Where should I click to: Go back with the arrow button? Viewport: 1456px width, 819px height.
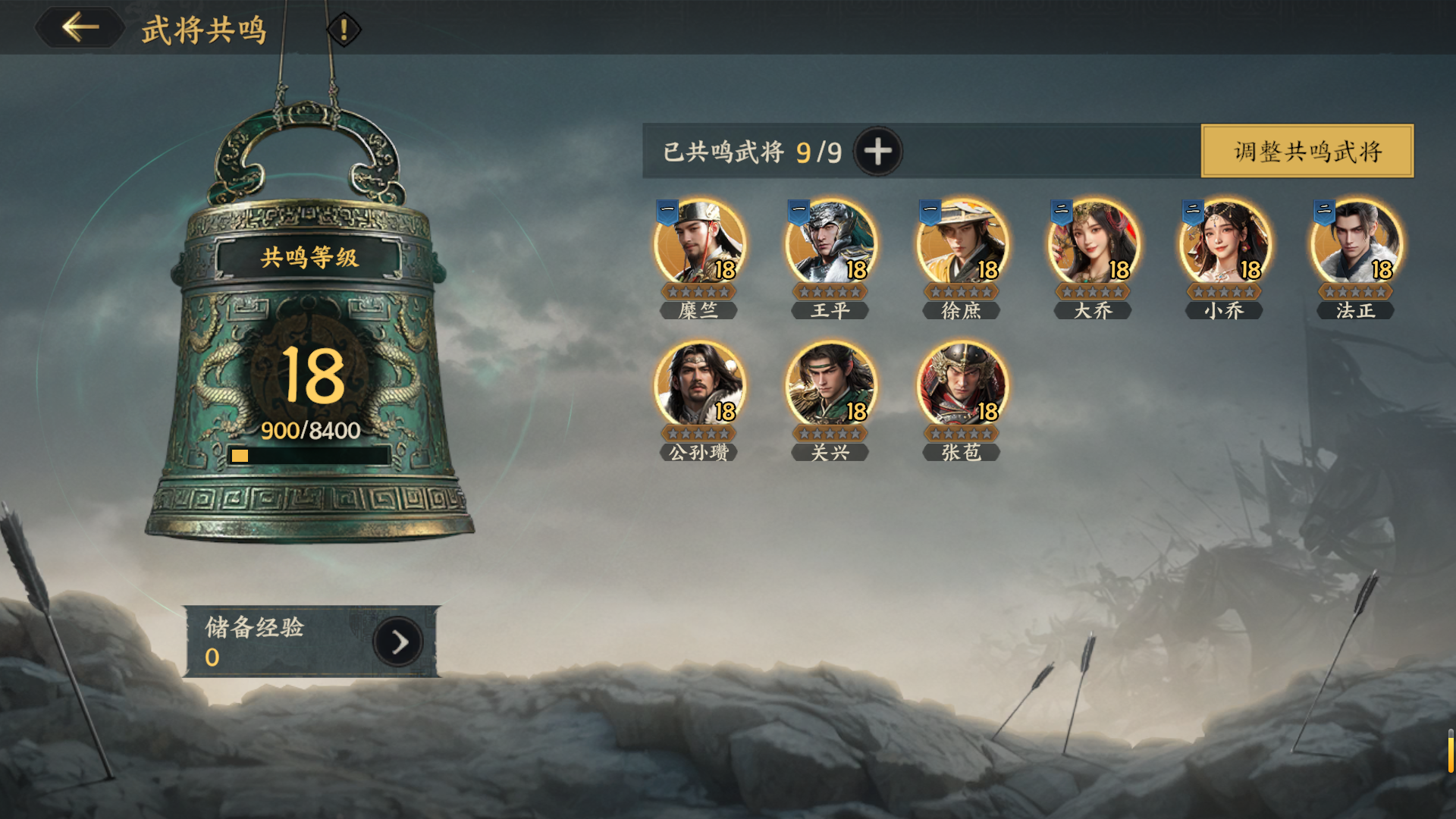click(80, 28)
